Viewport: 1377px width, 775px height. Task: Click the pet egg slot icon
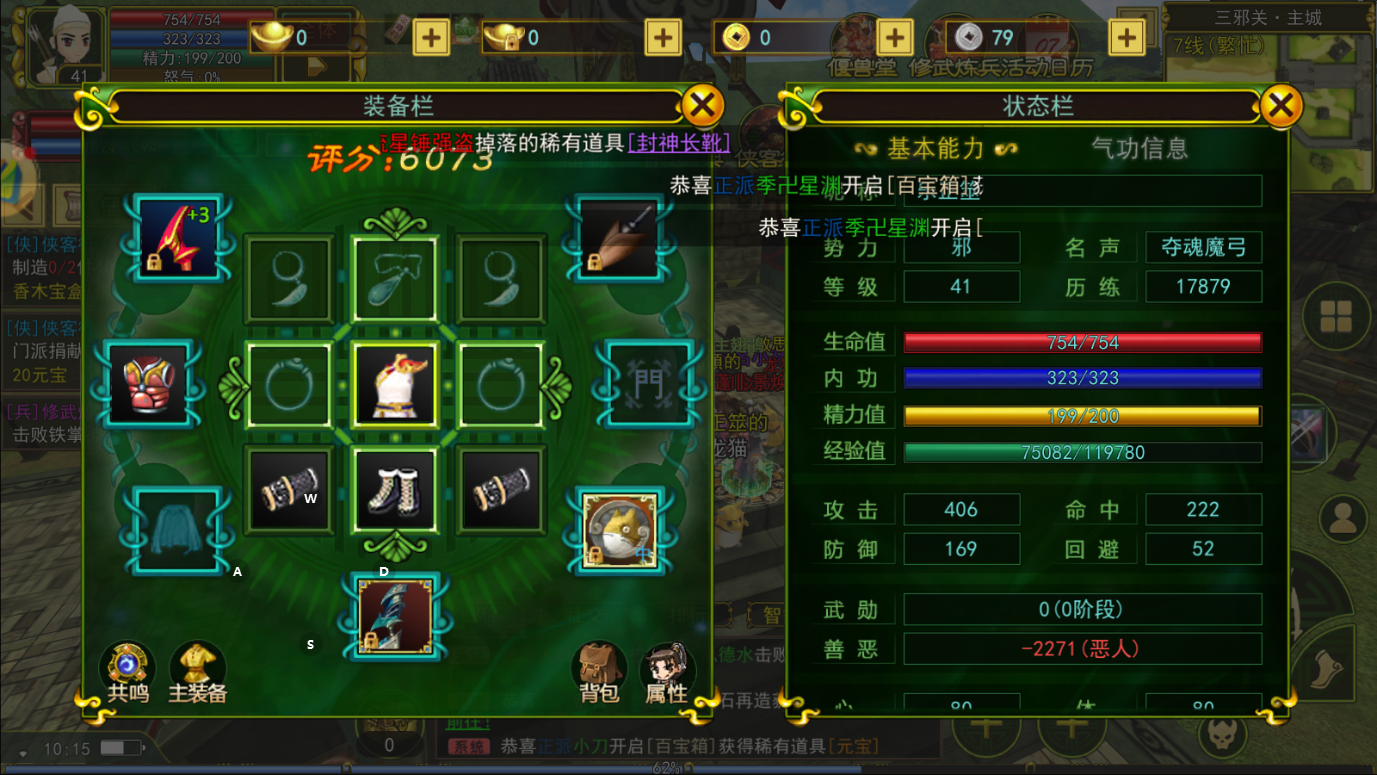click(617, 530)
